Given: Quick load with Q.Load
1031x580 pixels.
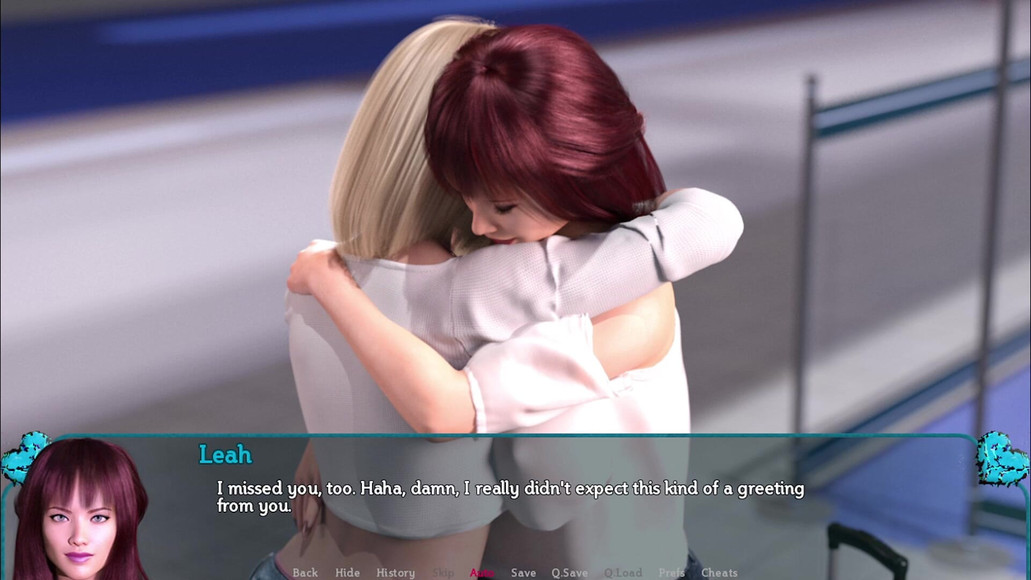Looking at the screenshot, I should [622, 573].
